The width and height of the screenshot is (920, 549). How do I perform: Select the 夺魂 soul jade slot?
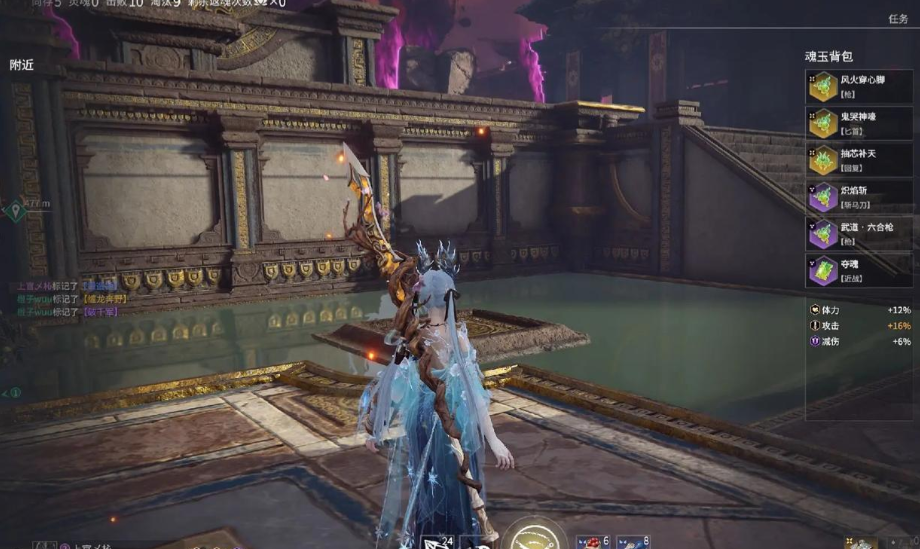[858, 271]
